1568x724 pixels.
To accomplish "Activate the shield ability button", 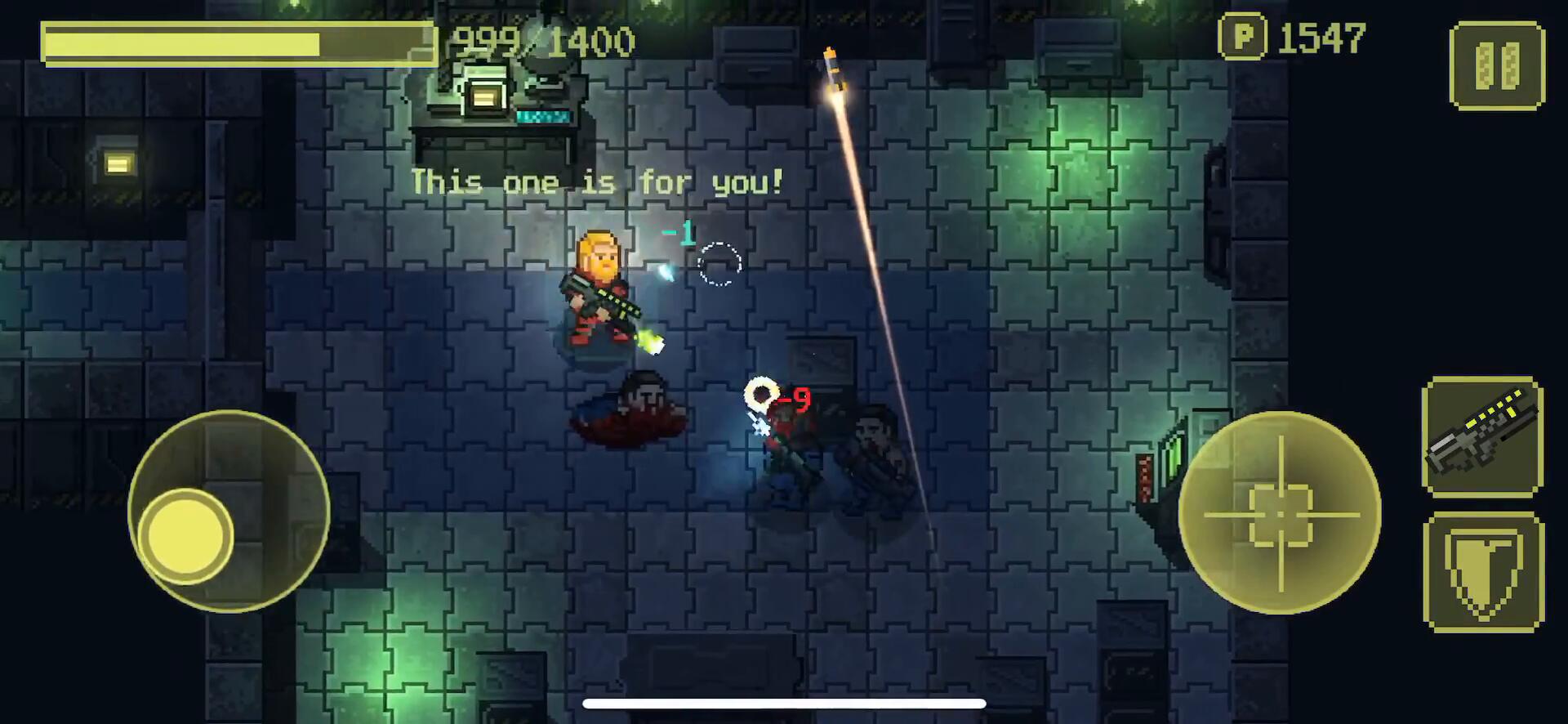I will click(1483, 572).
